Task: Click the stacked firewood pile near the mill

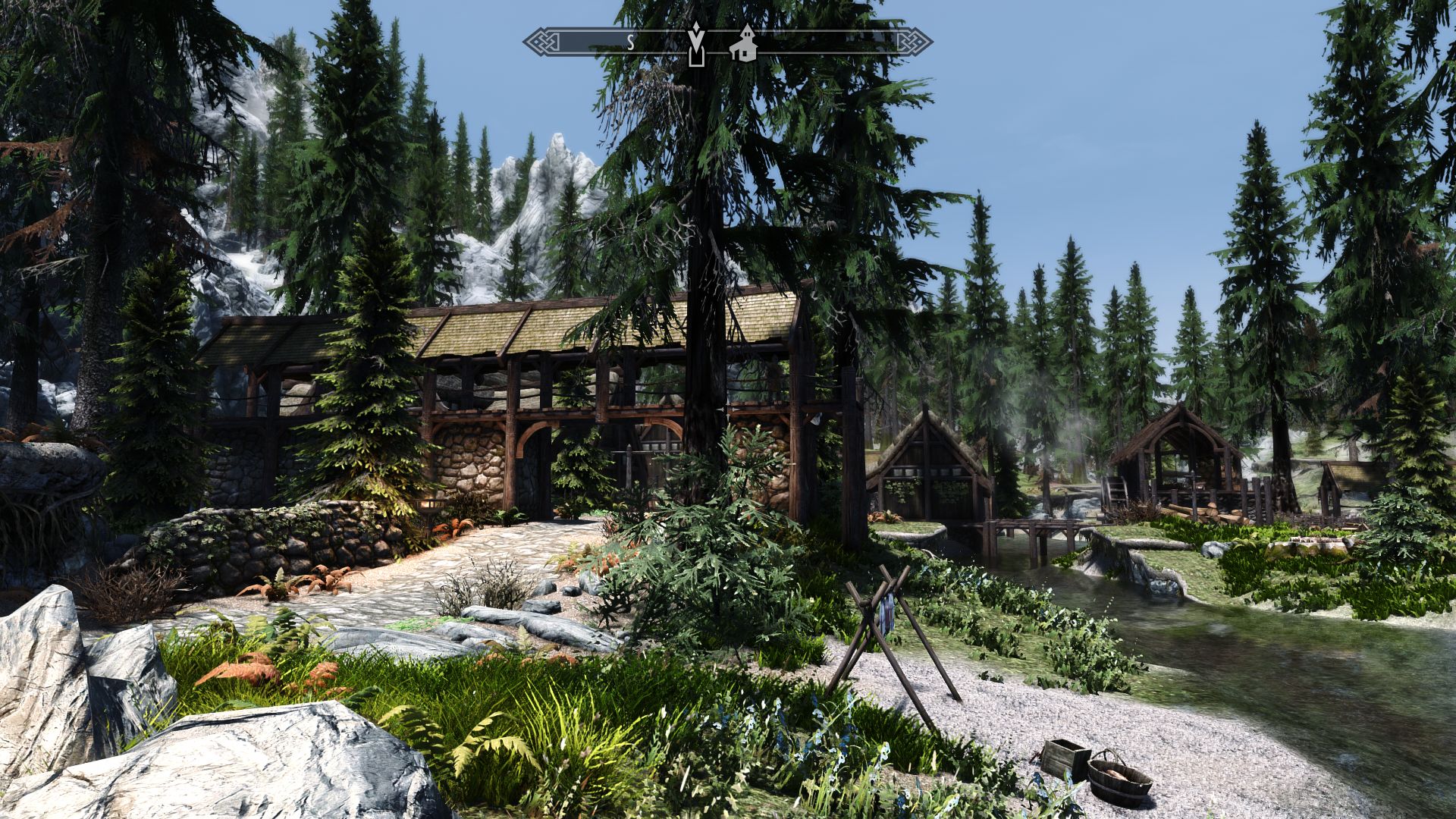Action: [x=1215, y=514]
